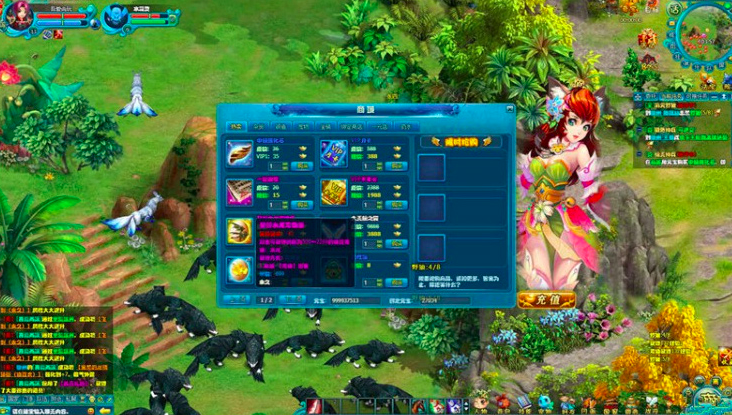
Task: Go to the previous shop page
Action: point(236,299)
